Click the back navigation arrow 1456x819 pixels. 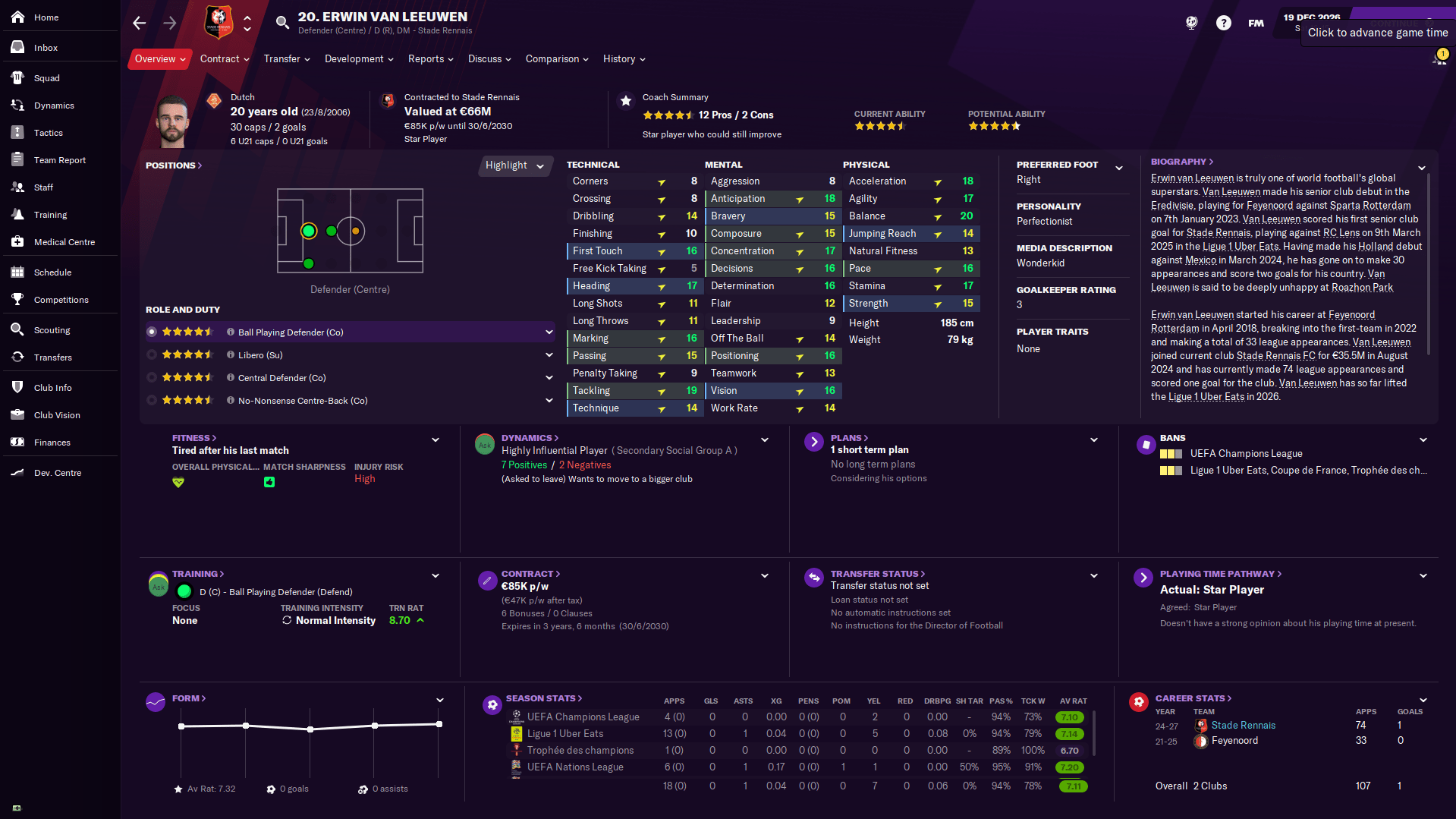point(139,23)
